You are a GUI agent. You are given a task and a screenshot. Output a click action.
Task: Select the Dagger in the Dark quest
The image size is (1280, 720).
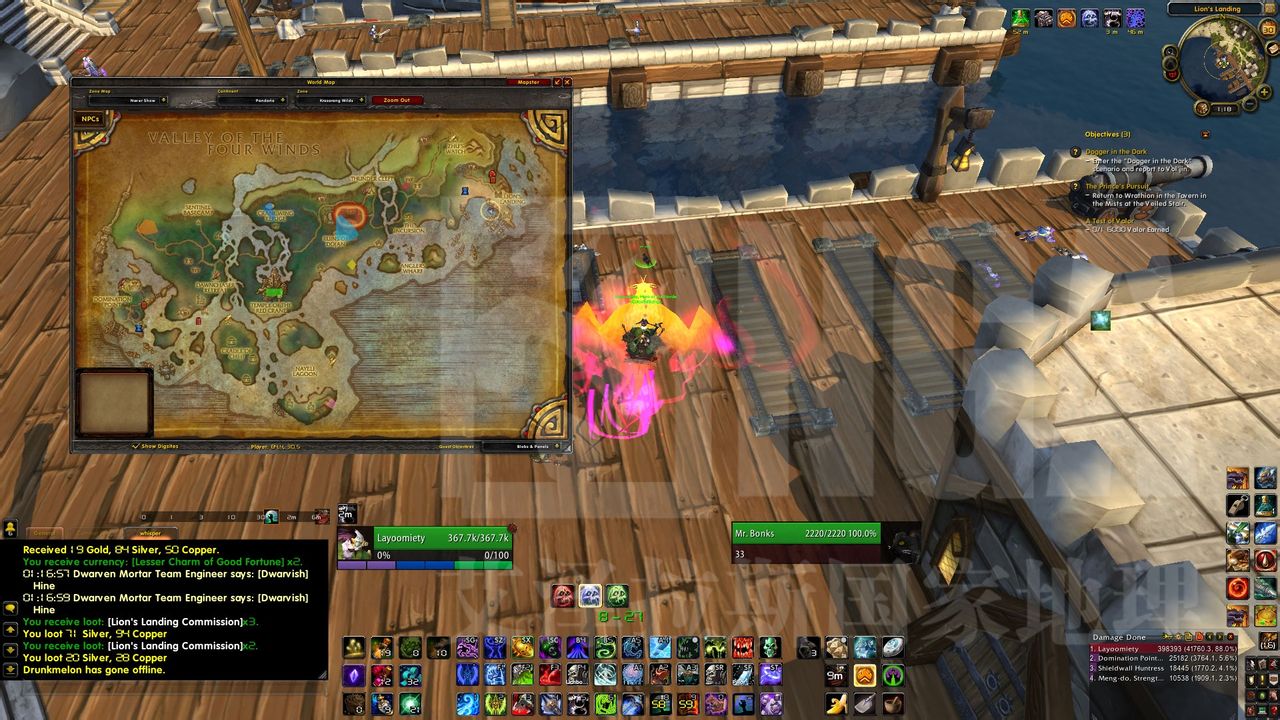click(1116, 152)
